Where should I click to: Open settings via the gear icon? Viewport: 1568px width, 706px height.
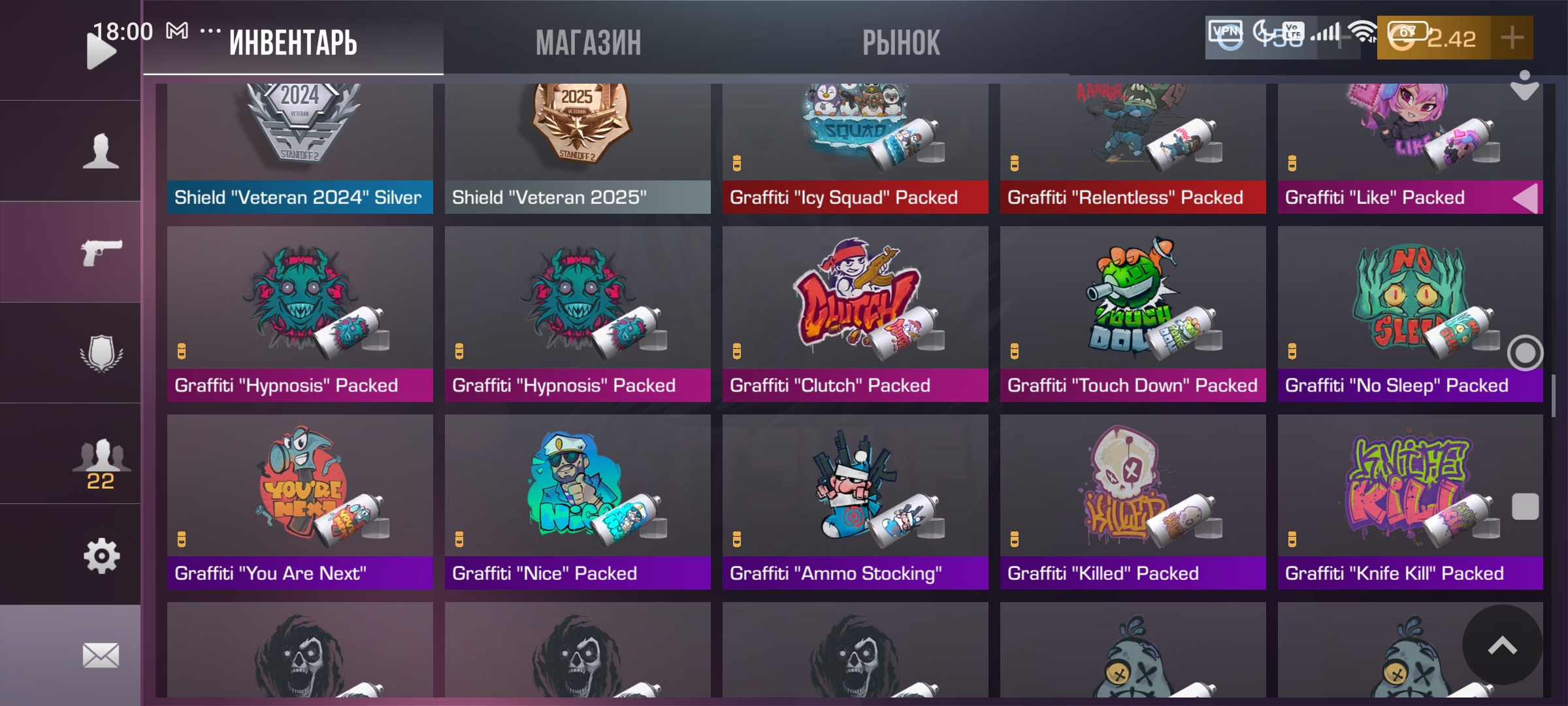[x=101, y=556]
